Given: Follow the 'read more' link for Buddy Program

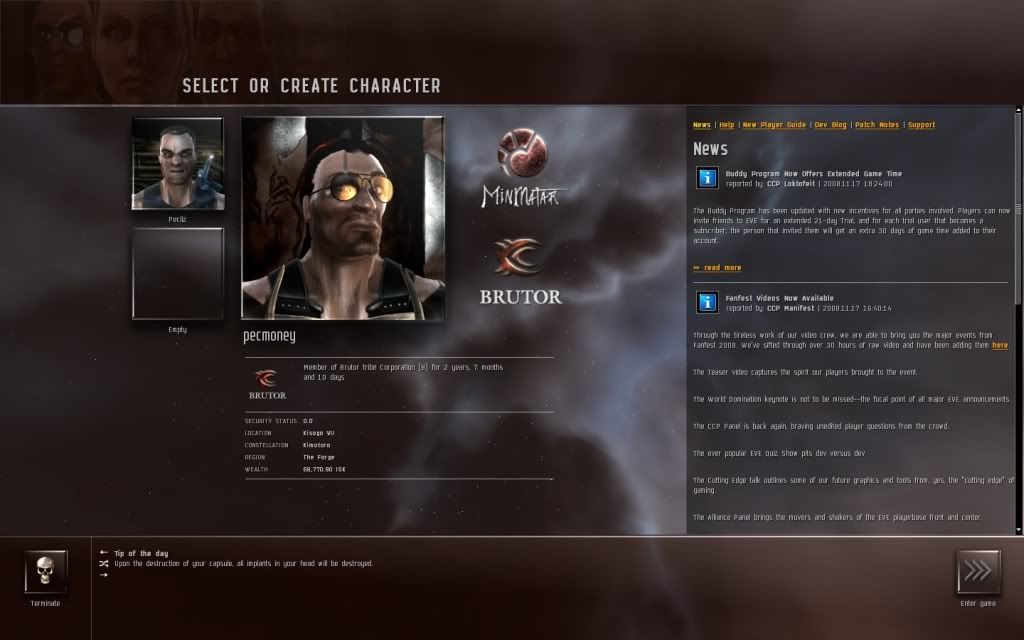Looking at the screenshot, I should coord(718,268).
